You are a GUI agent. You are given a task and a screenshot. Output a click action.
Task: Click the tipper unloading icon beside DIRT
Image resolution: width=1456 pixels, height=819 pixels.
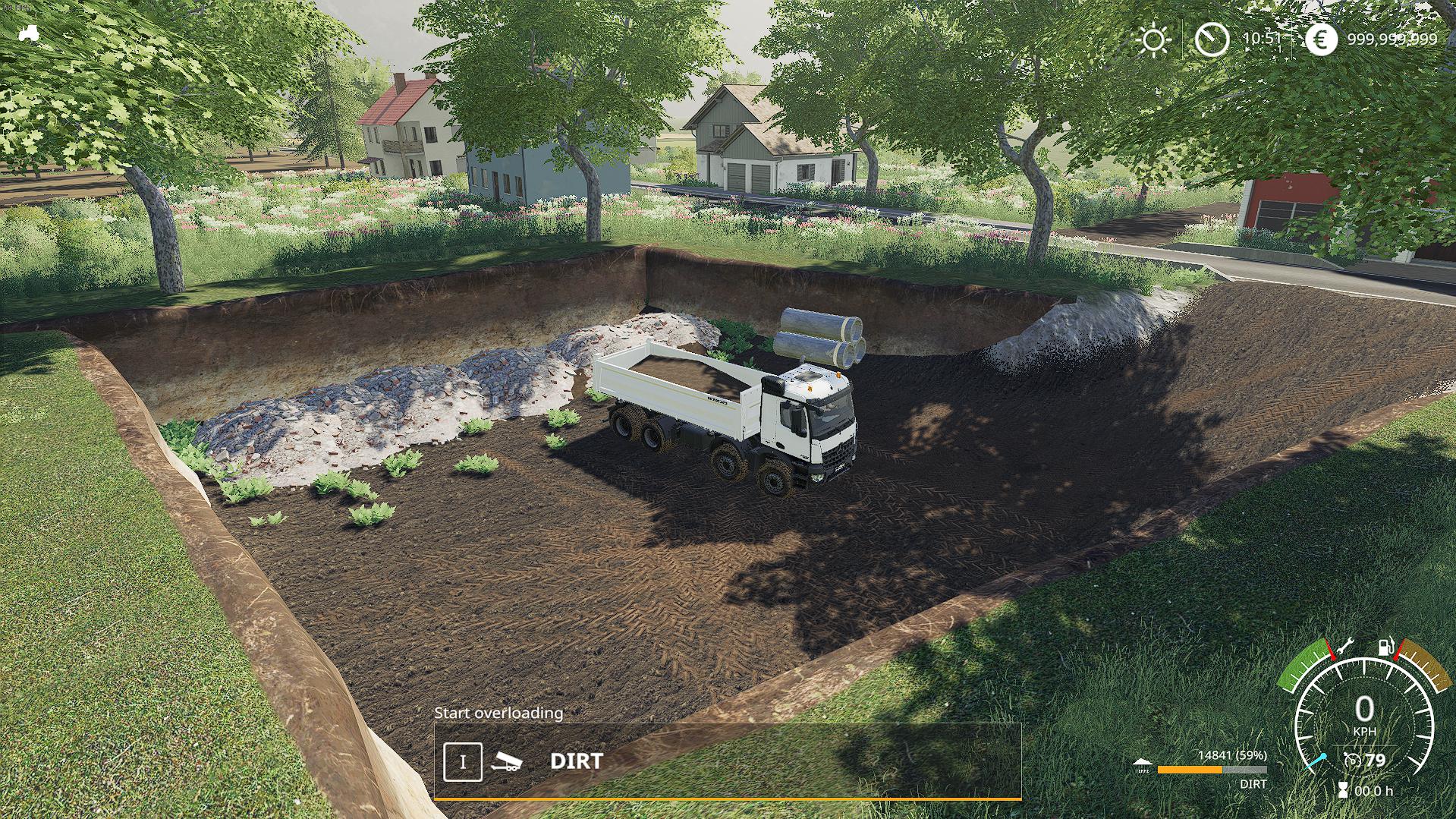(506, 761)
